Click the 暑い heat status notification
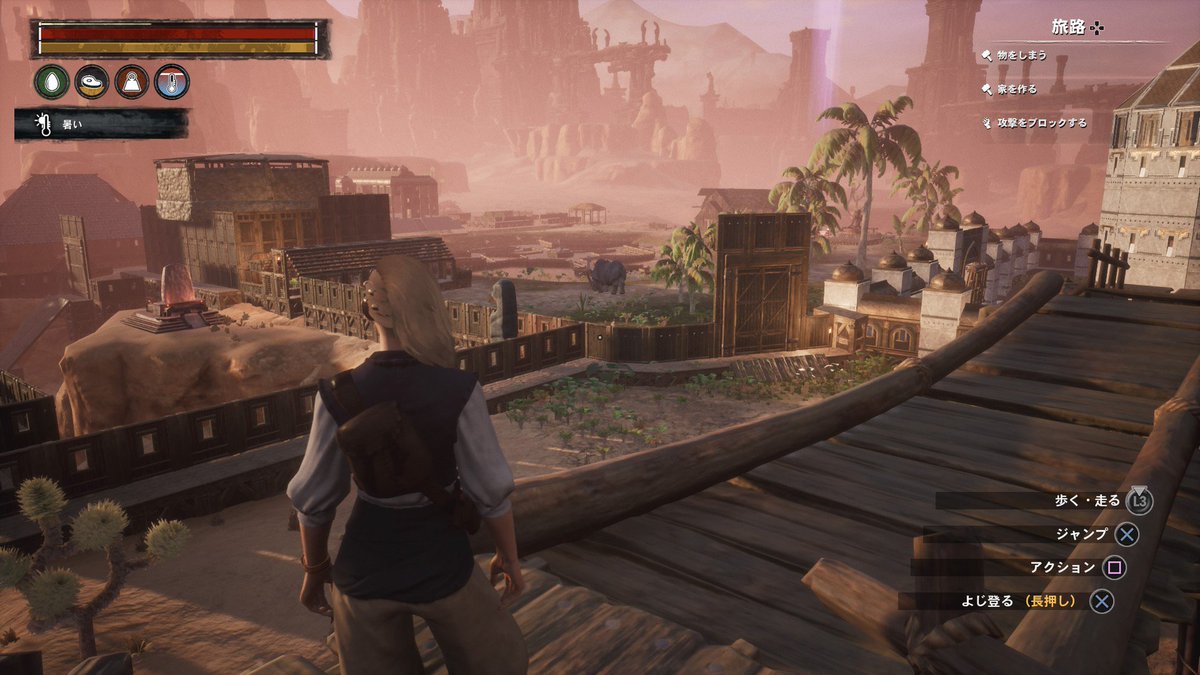The width and height of the screenshot is (1200, 675). (x=100, y=124)
